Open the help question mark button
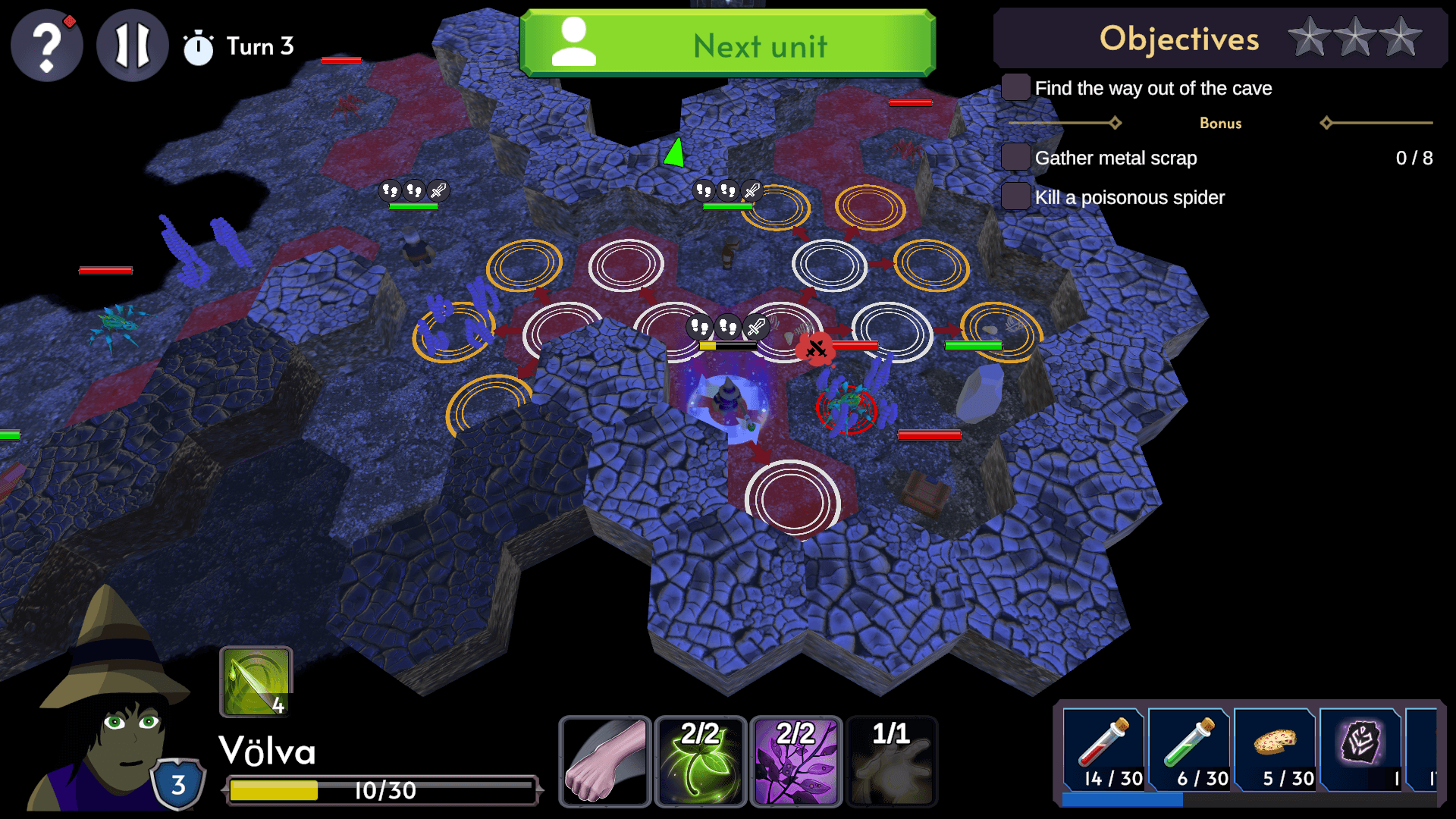 [x=47, y=45]
